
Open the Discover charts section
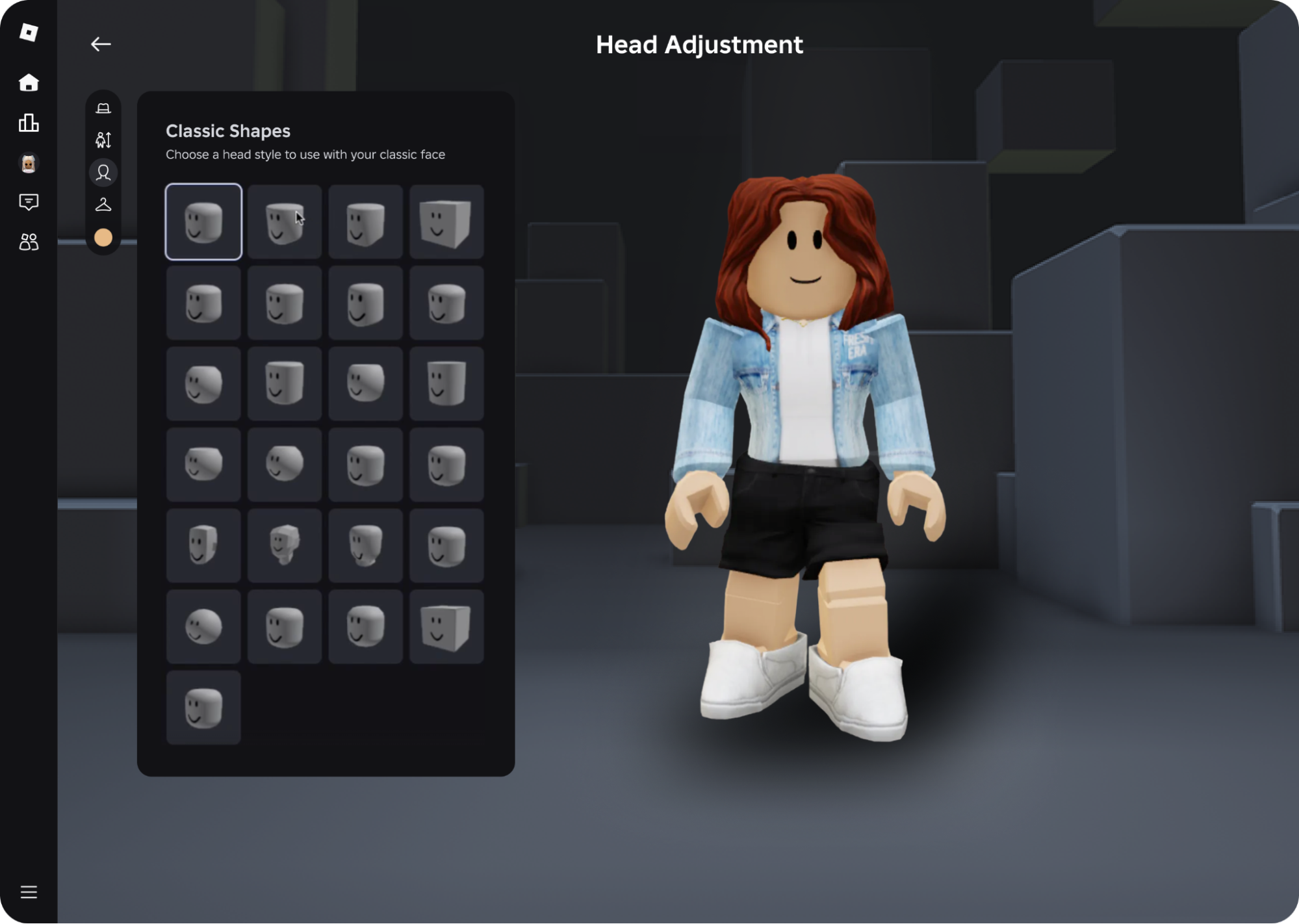click(x=29, y=123)
